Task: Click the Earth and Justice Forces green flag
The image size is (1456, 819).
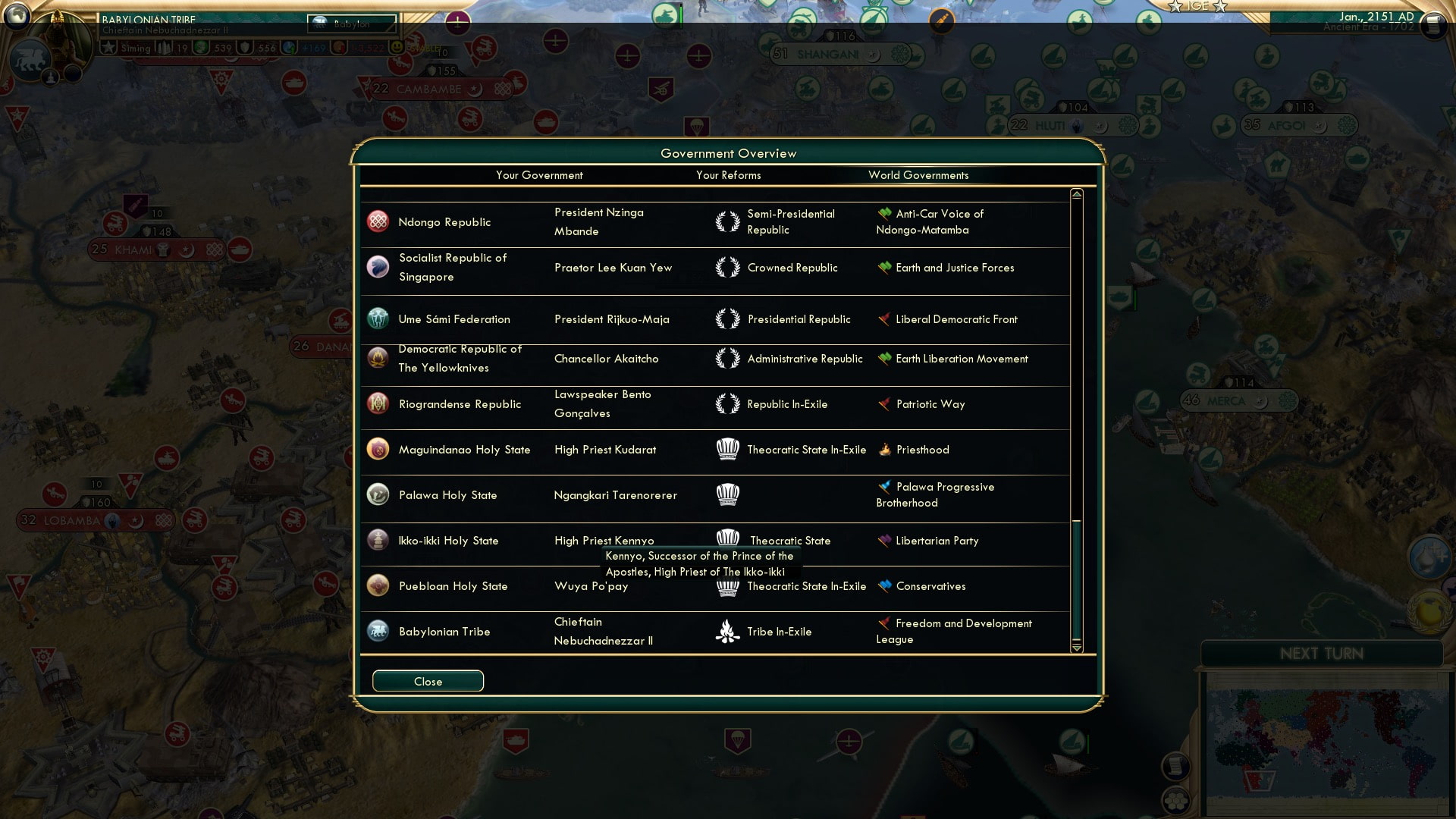Action: point(883,267)
